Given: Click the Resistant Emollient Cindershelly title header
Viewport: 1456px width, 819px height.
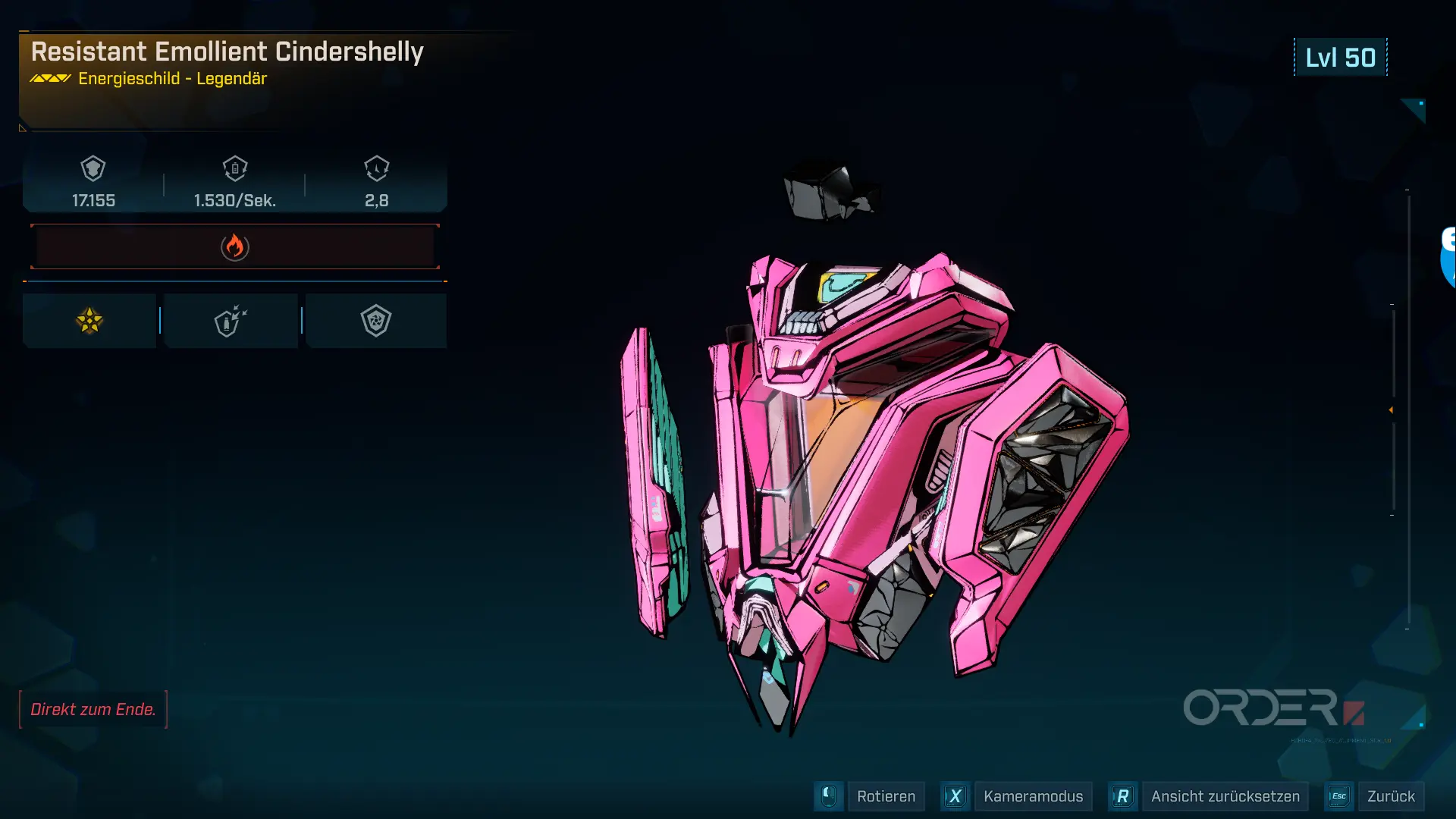Looking at the screenshot, I should pos(228,52).
